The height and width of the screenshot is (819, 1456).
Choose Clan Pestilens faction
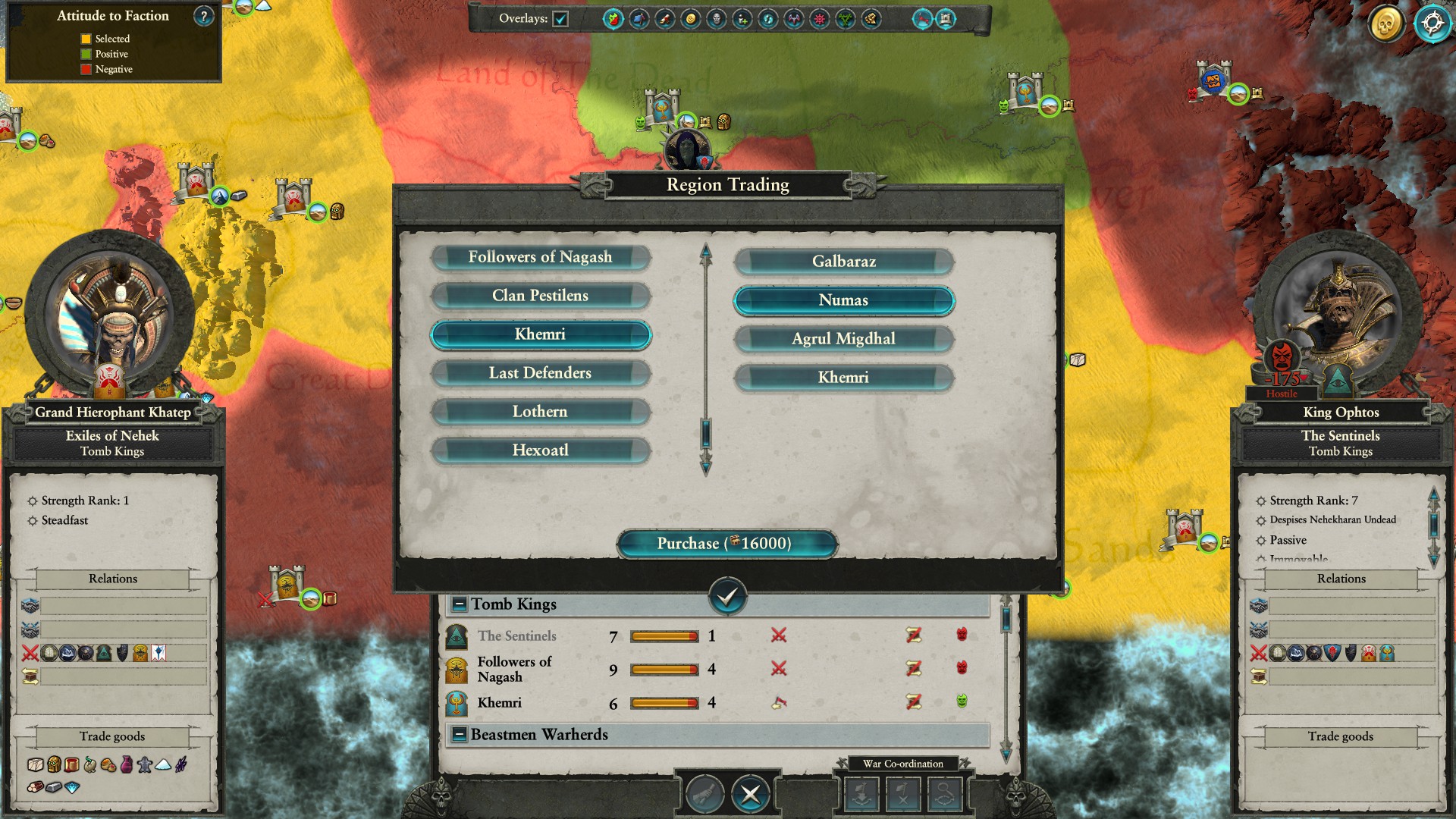coord(540,296)
